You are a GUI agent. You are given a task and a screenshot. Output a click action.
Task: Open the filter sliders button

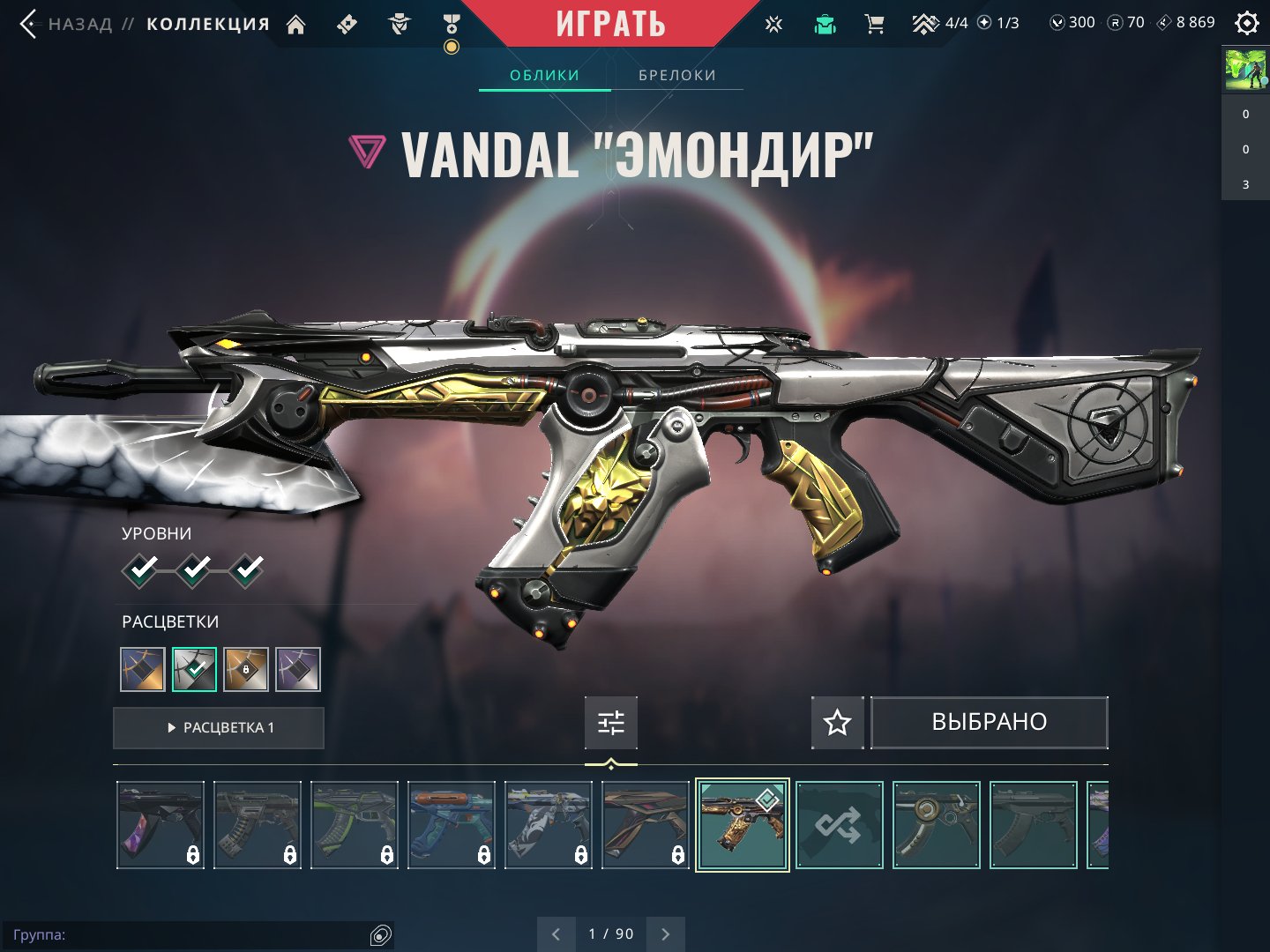(610, 723)
